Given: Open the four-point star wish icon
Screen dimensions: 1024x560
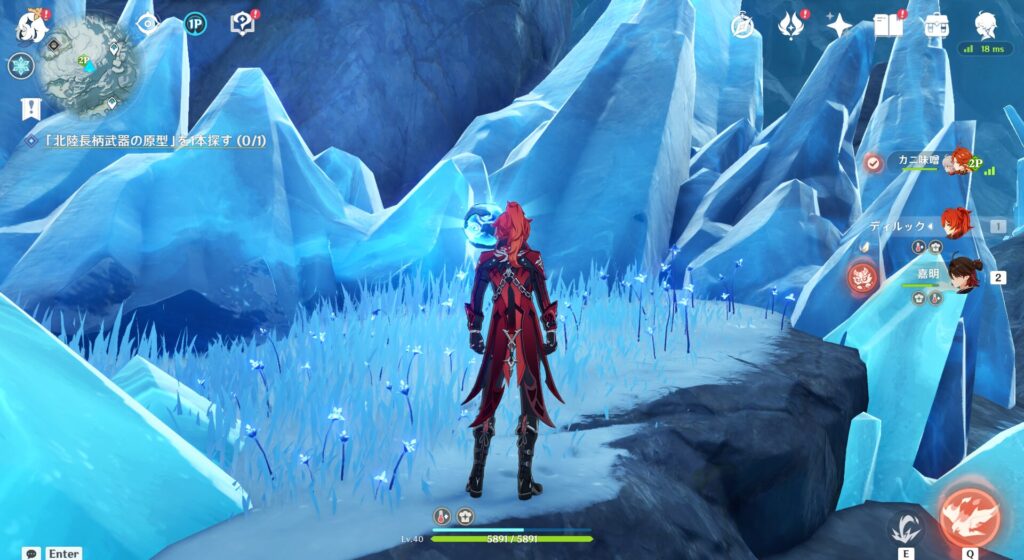Looking at the screenshot, I should pos(838,25).
